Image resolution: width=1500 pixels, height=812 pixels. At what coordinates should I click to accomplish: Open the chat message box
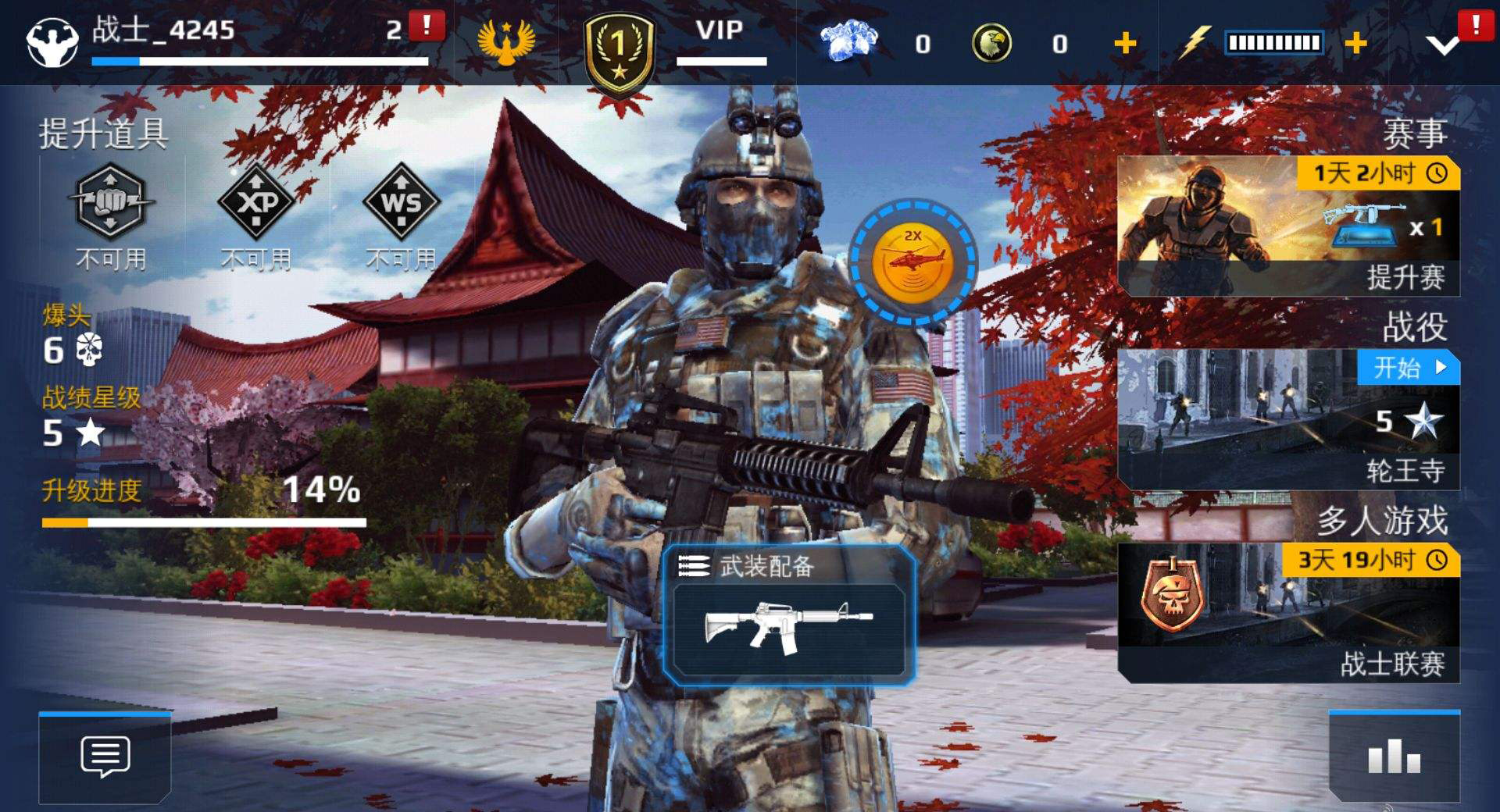[x=105, y=756]
